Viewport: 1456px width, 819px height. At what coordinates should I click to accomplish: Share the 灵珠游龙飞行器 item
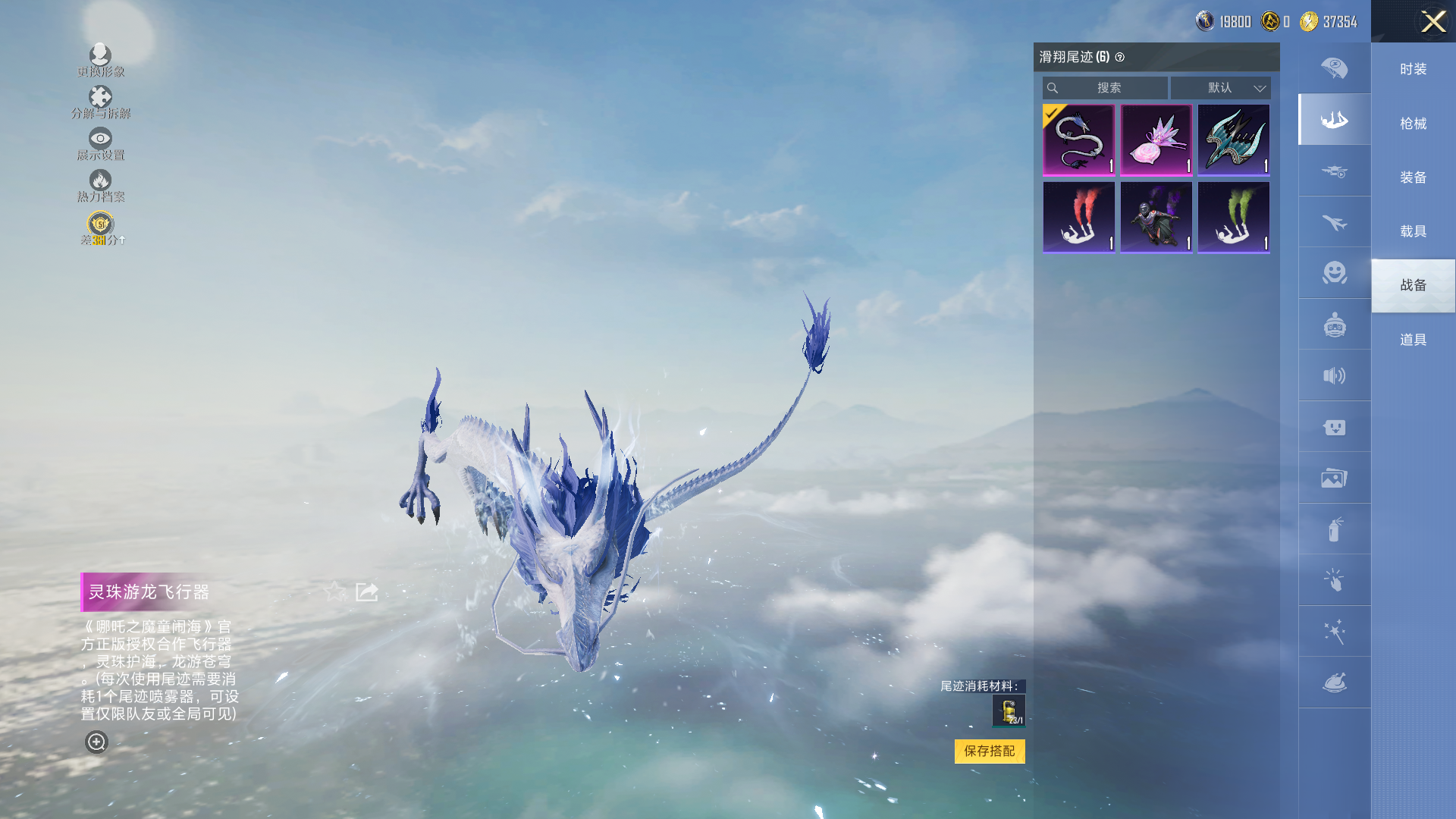[367, 591]
